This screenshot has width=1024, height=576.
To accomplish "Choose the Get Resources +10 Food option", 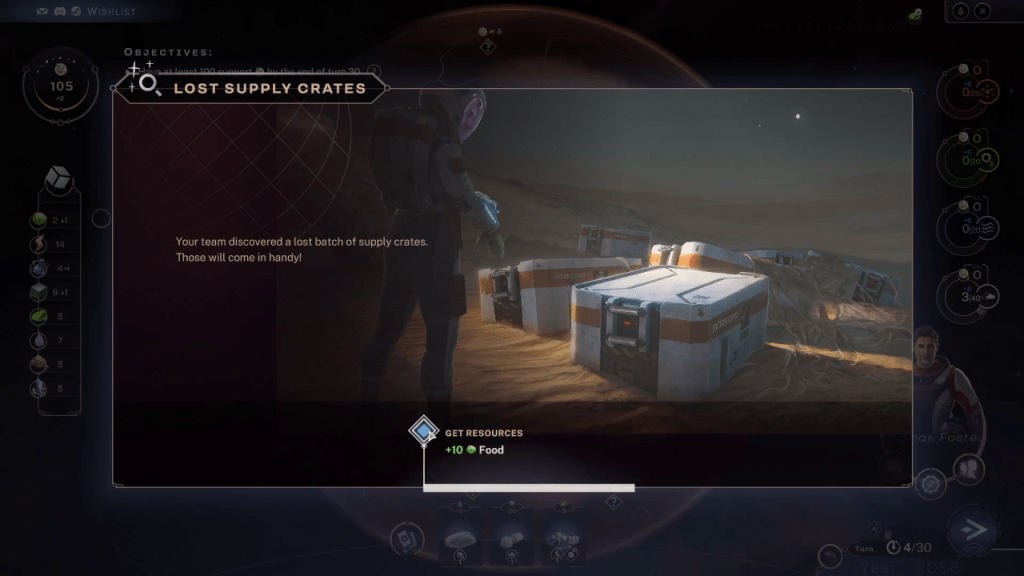I will point(424,432).
